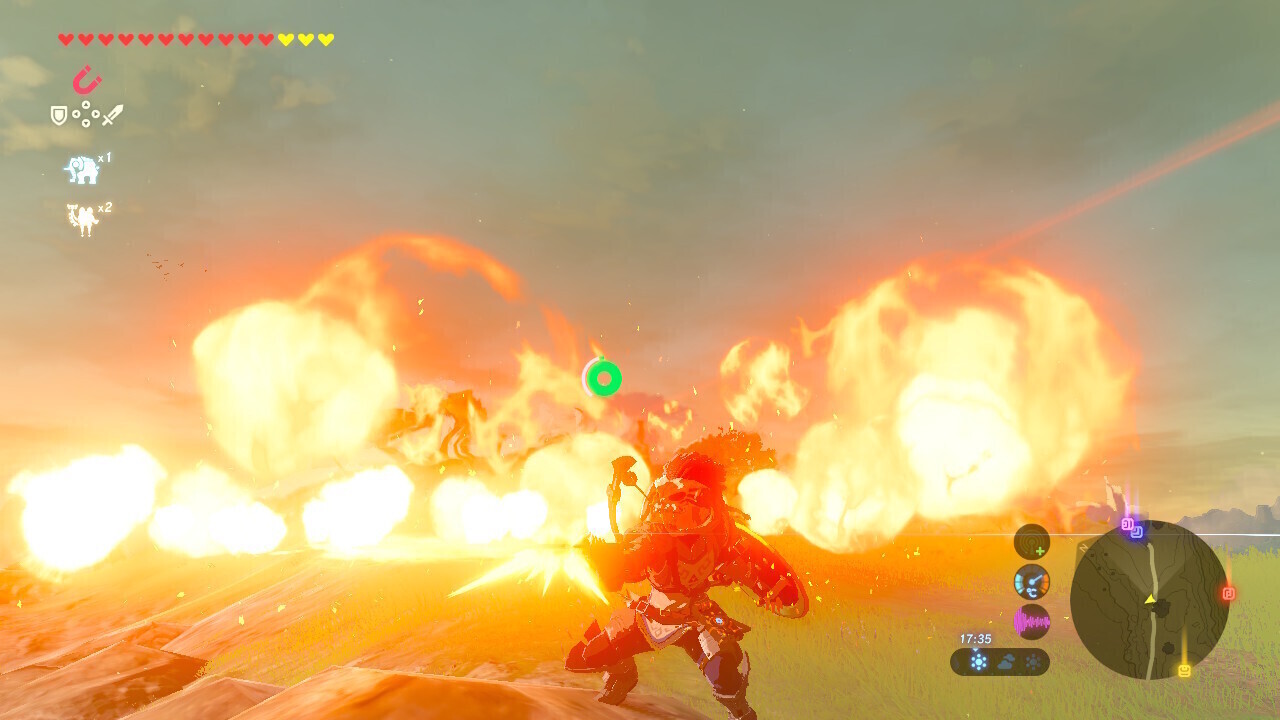Check the temperature gauge icon
Image resolution: width=1280 pixels, height=720 pixels.
tap(1032, 582)
